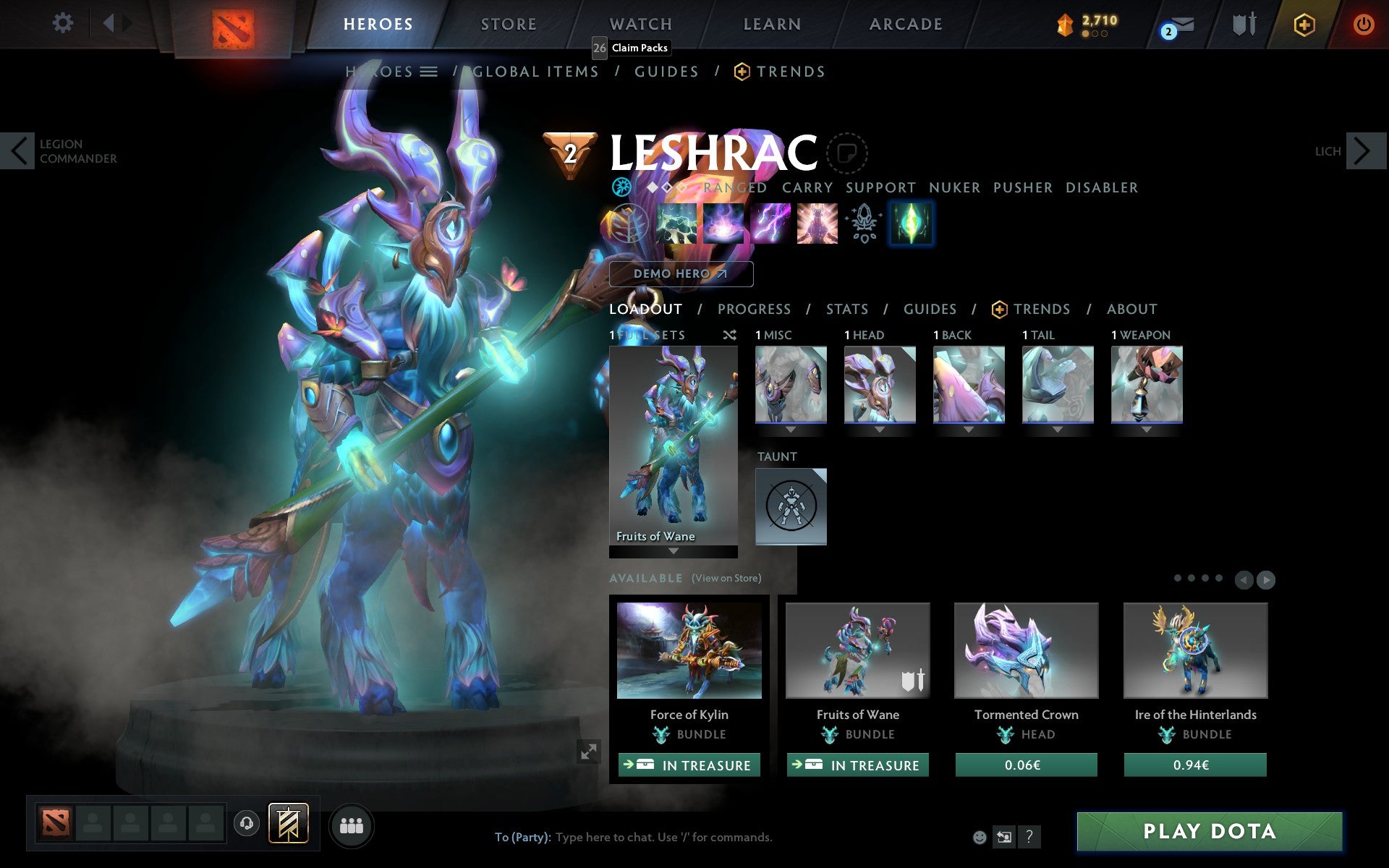The height and width of the screenshot is (868, 1389).
Task: Open Dota 2 settings gear icon
Action: point(64,23)
